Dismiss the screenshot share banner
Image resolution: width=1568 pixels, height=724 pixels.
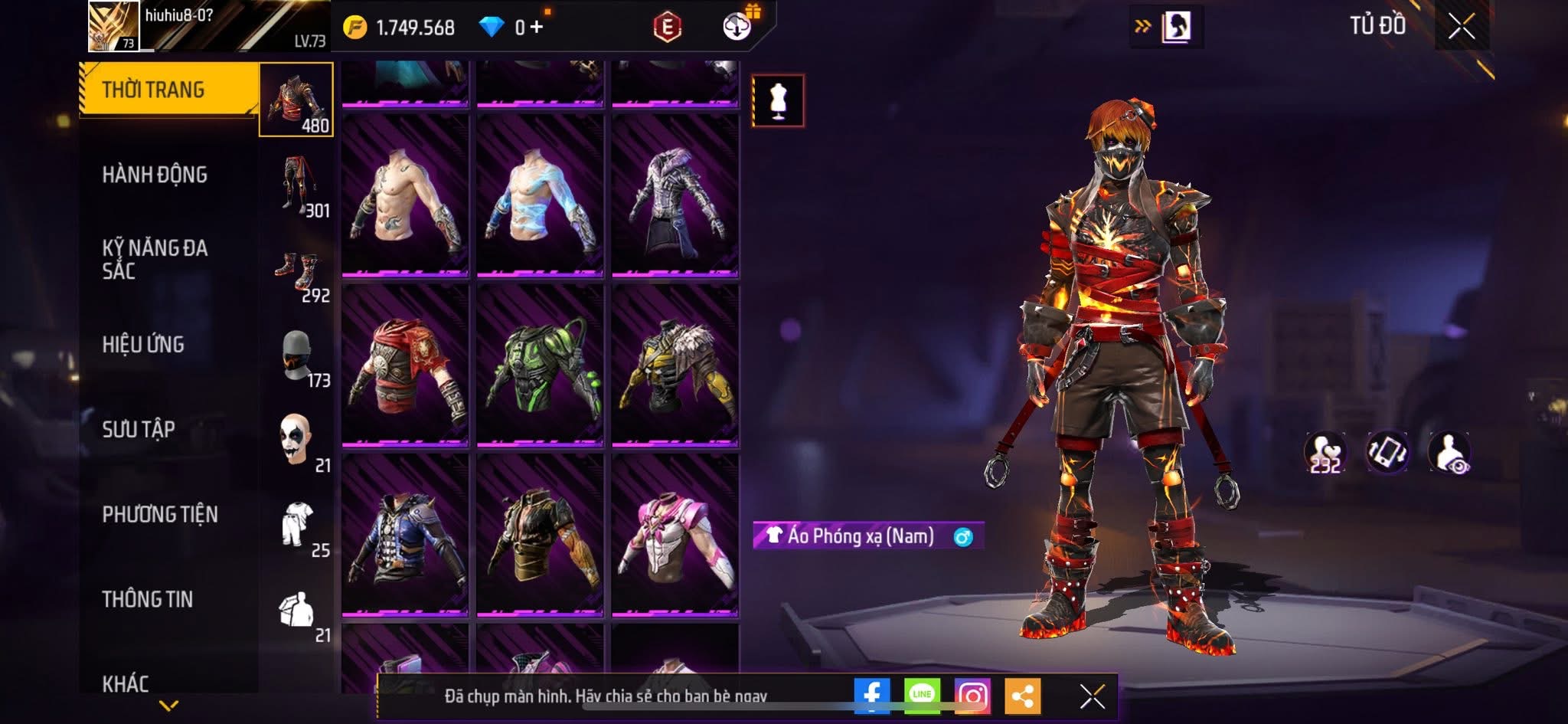pos(1092,696)
